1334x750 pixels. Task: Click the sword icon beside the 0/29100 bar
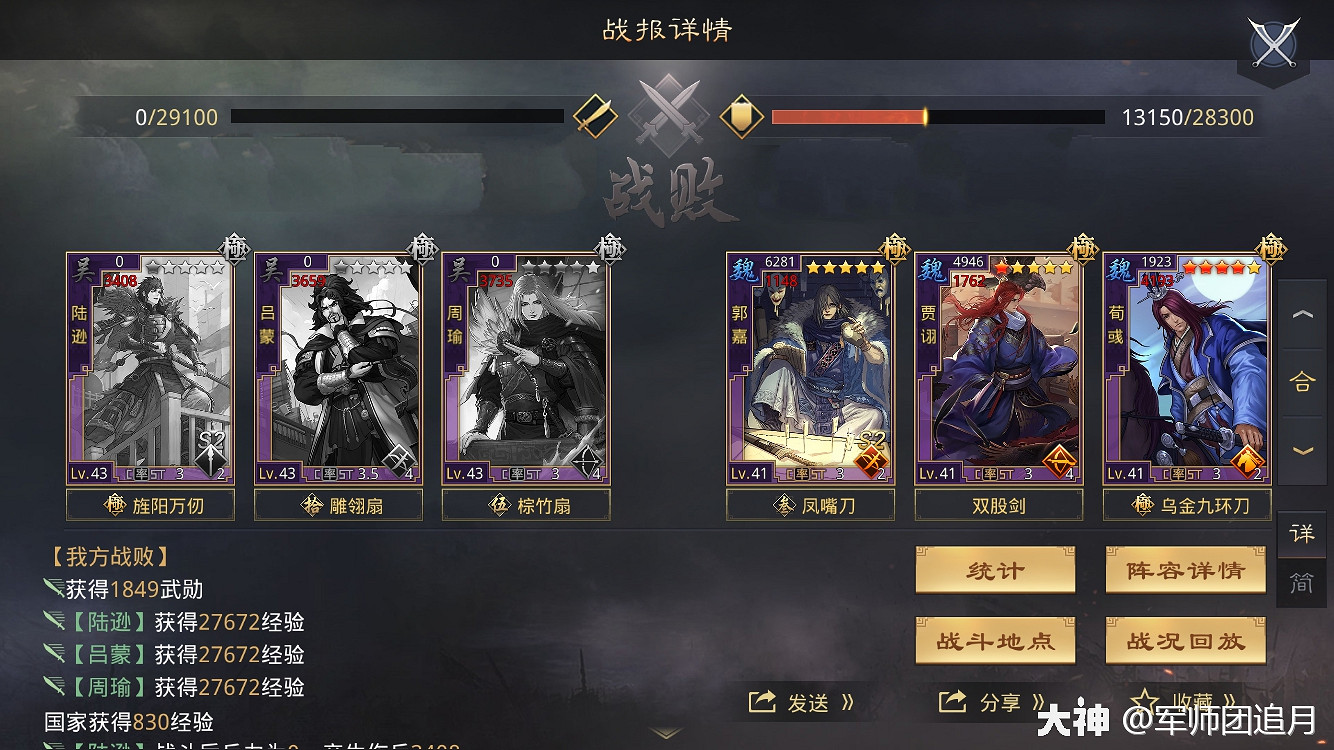(x=597, y=116)
